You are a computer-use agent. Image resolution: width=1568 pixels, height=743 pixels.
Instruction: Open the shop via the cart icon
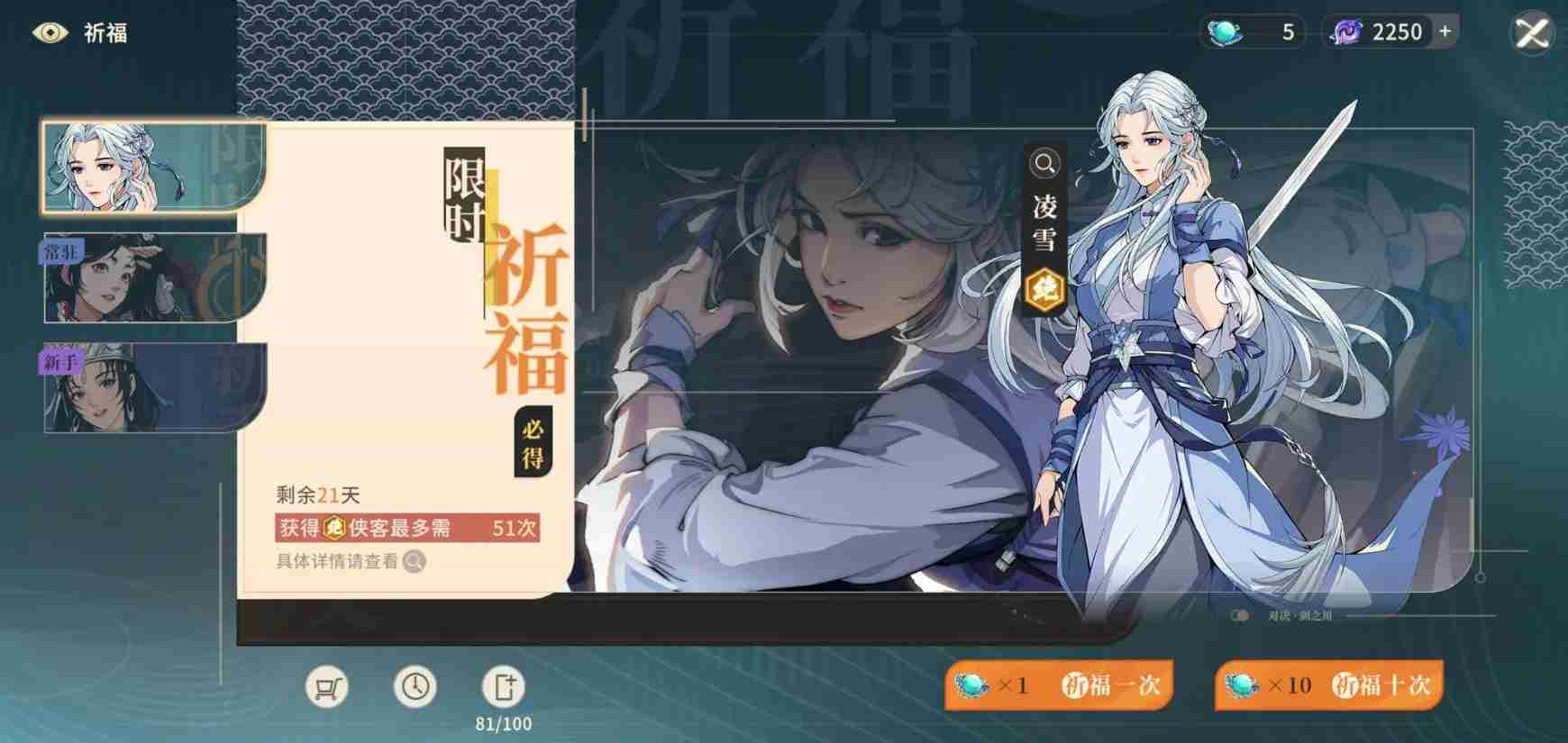[328, 686]
